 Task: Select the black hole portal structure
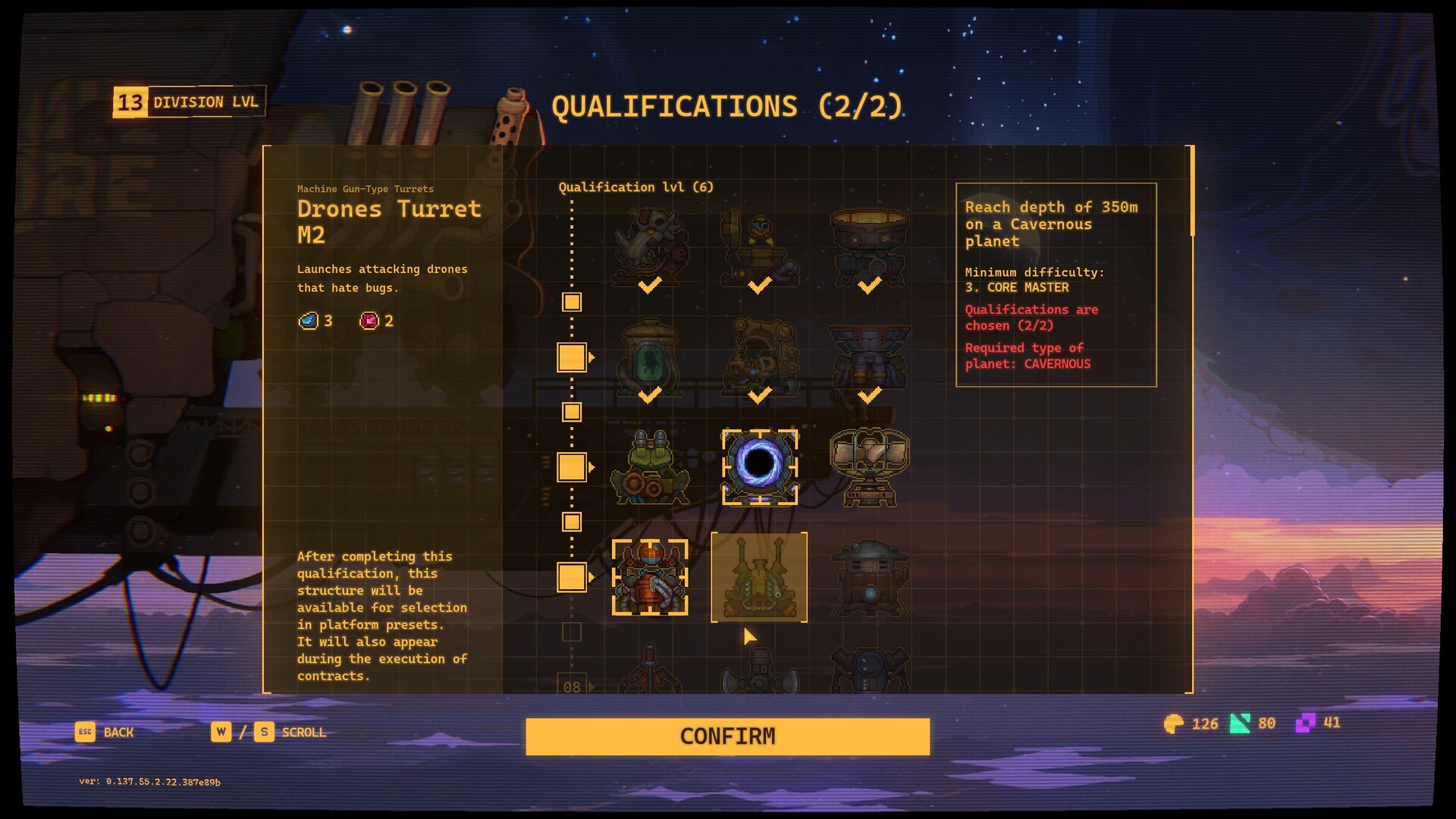point(759,466)
